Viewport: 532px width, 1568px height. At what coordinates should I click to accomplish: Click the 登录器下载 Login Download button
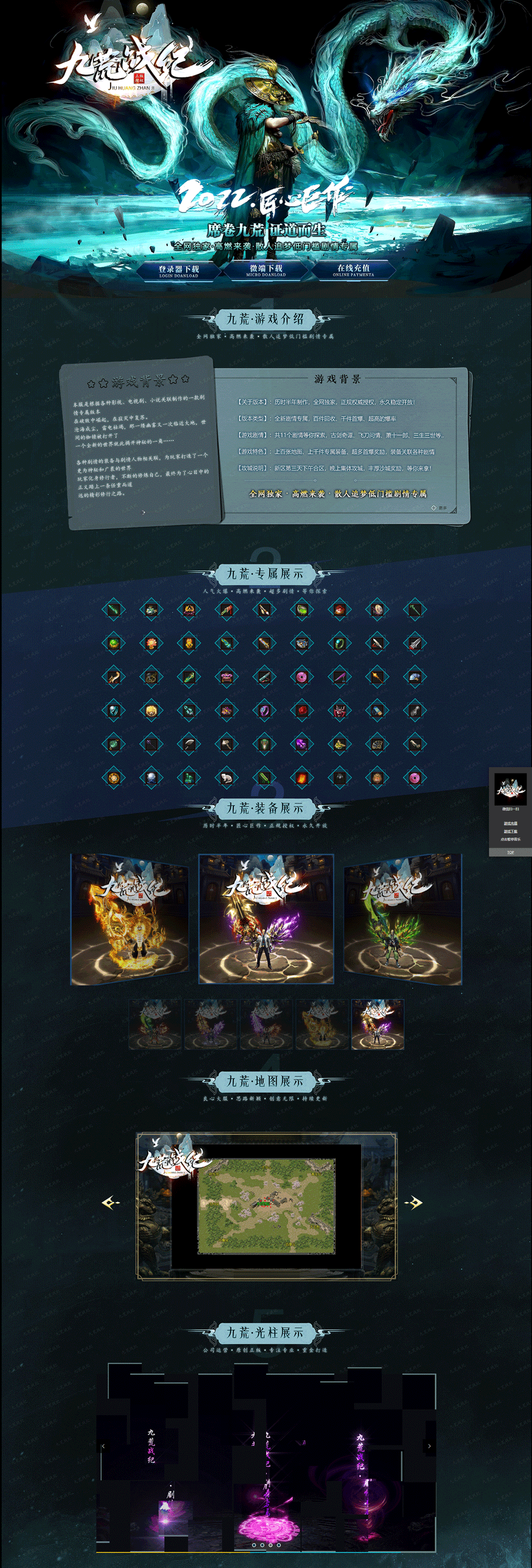click(179, 270)
